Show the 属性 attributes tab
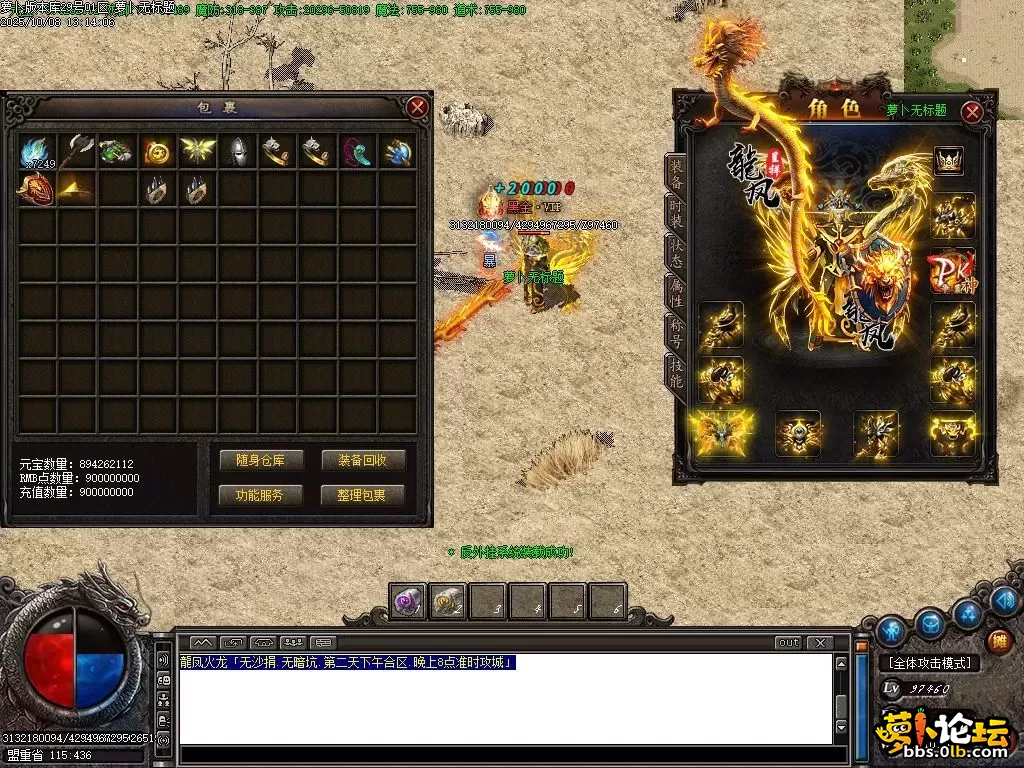Viewport: 1024px width, 768px height. (677, 291)
